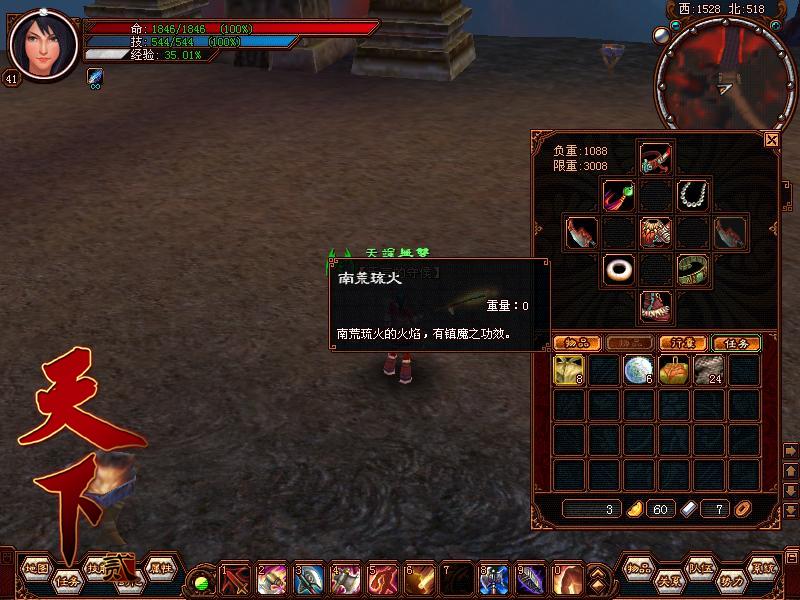Viewport: 800px width, 600px height.
Task: Click the armor slot in equipment center
Action: tap(655, 232)
